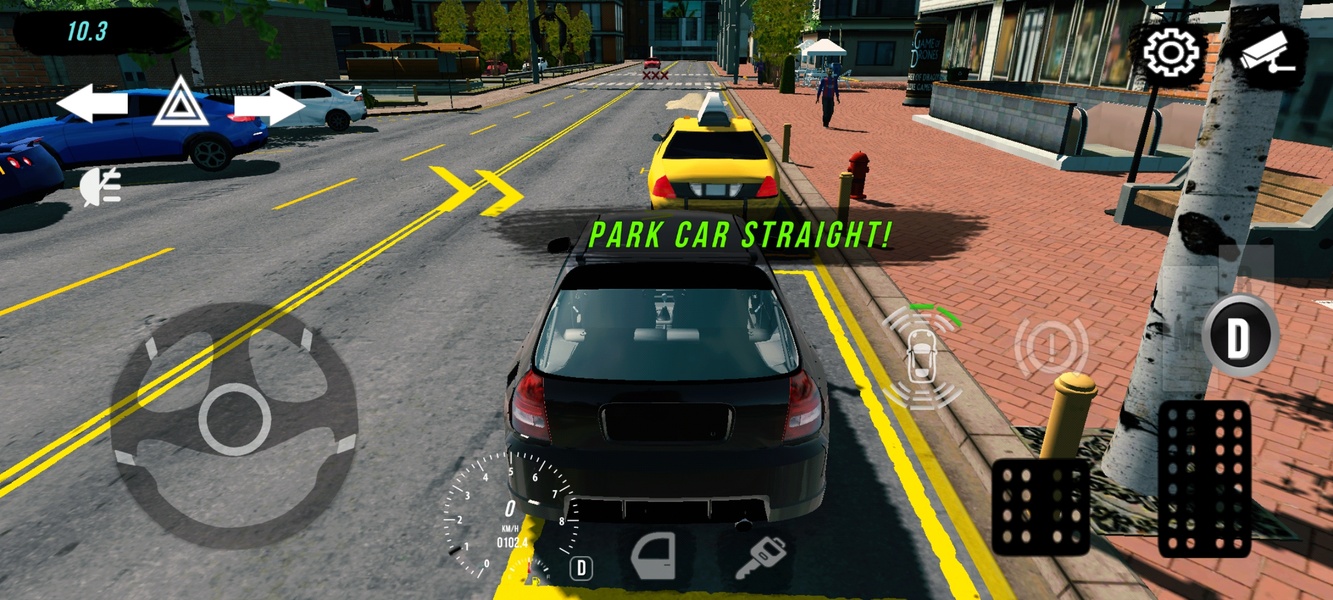Step on the gas pedal
This screenshot has height=600, width=1333.
pos(1204,478)
